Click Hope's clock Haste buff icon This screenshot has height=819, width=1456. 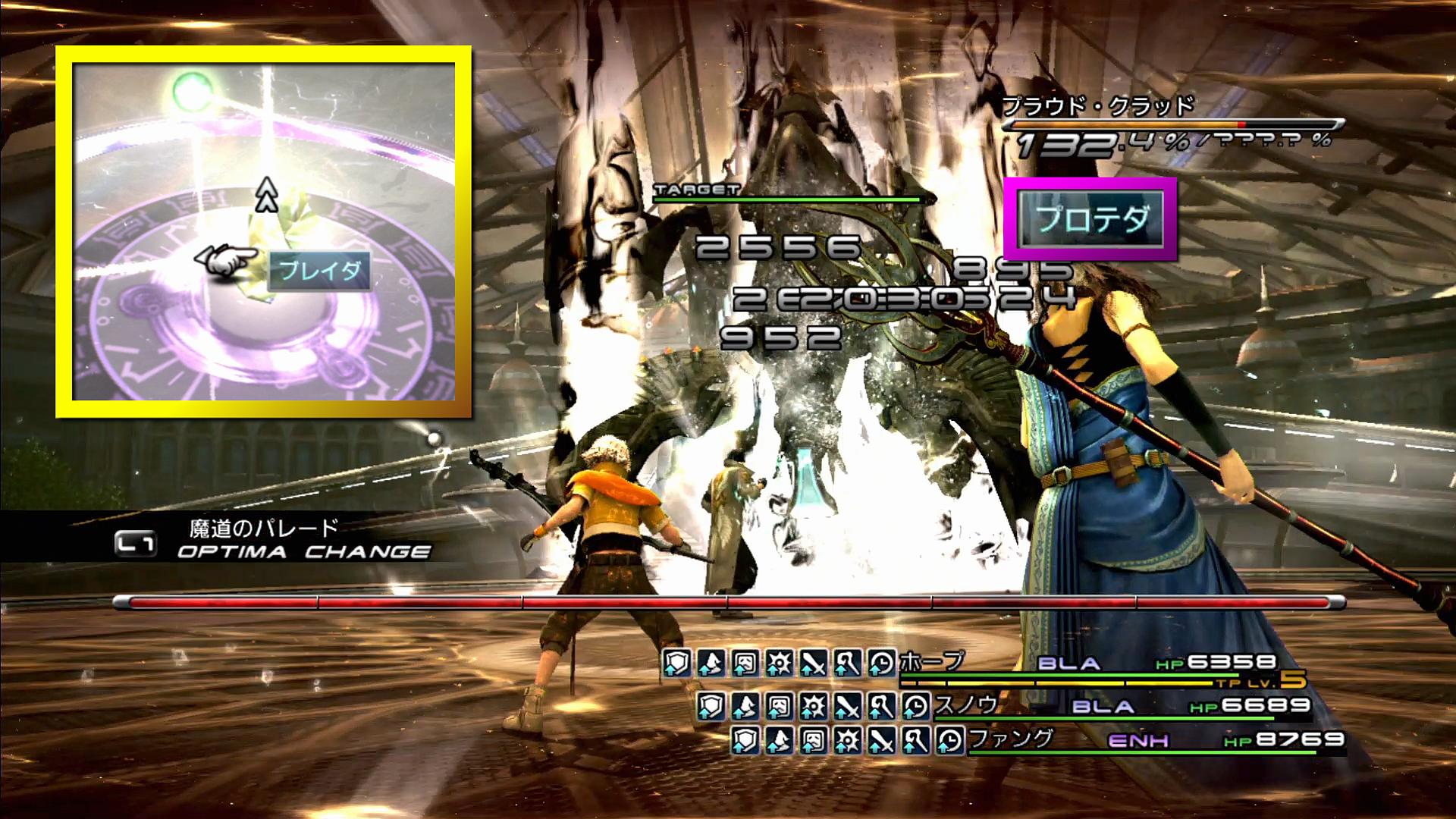(x=881, y=664)
